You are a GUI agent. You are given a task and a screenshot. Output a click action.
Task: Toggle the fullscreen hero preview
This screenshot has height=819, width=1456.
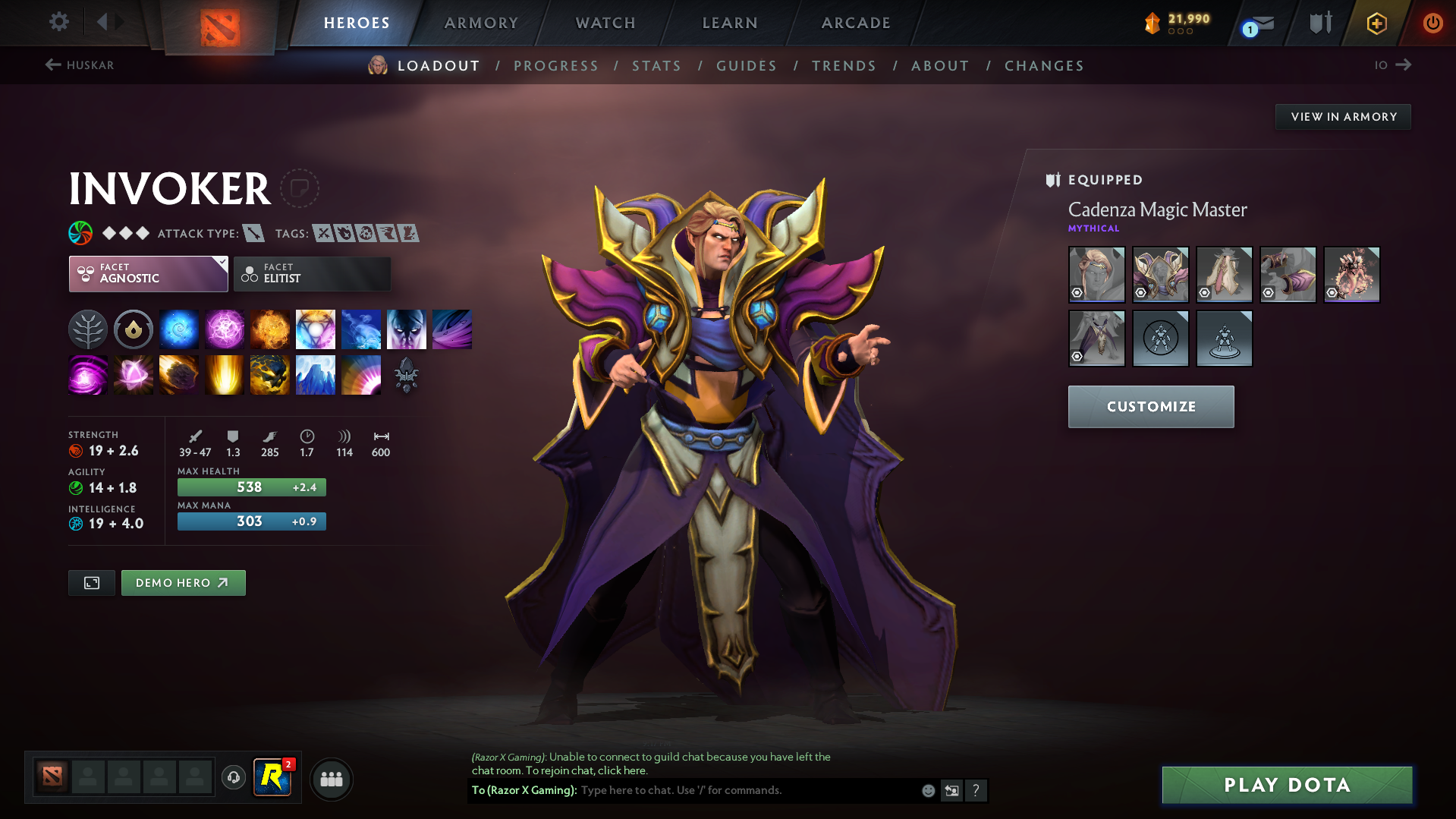91,582
